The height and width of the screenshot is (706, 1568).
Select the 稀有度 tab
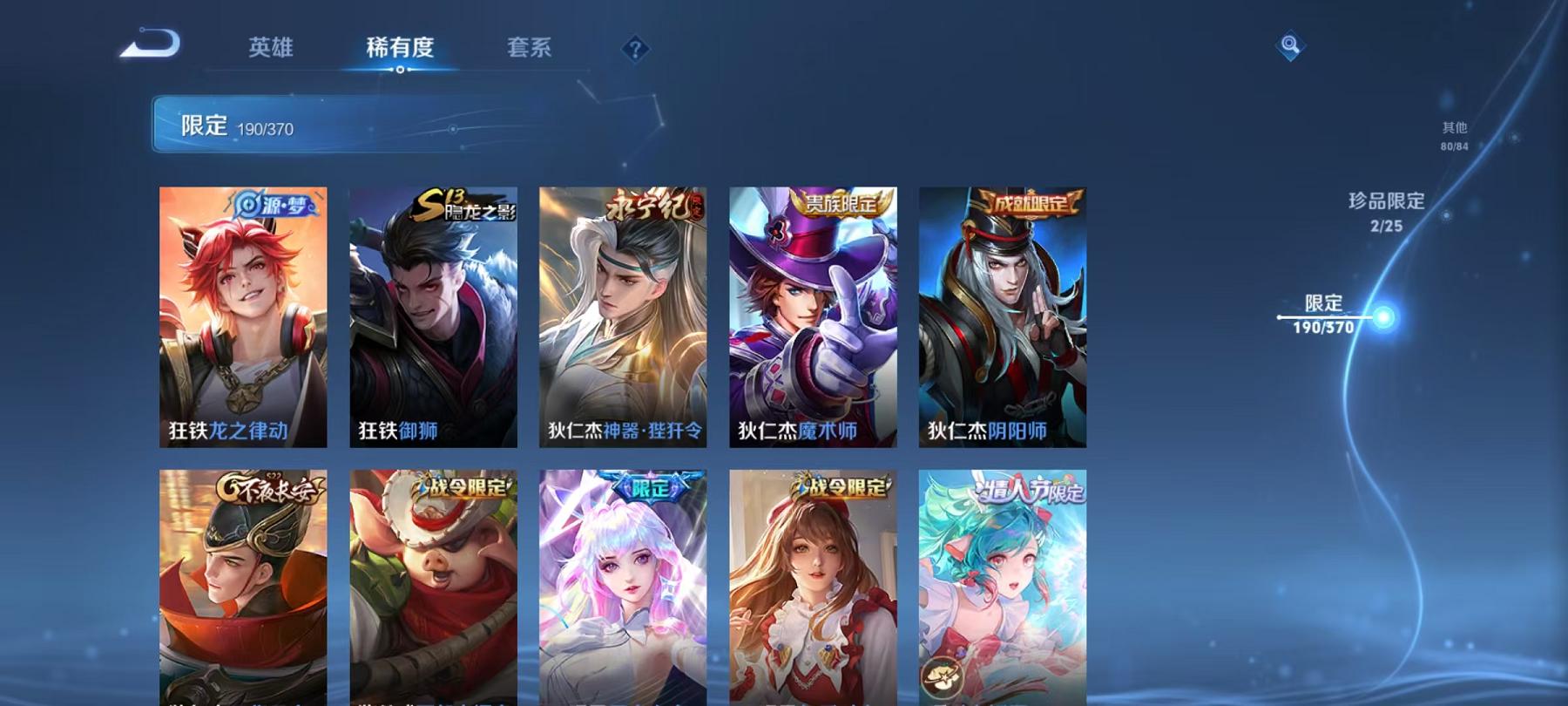click(x=402, y=50)
